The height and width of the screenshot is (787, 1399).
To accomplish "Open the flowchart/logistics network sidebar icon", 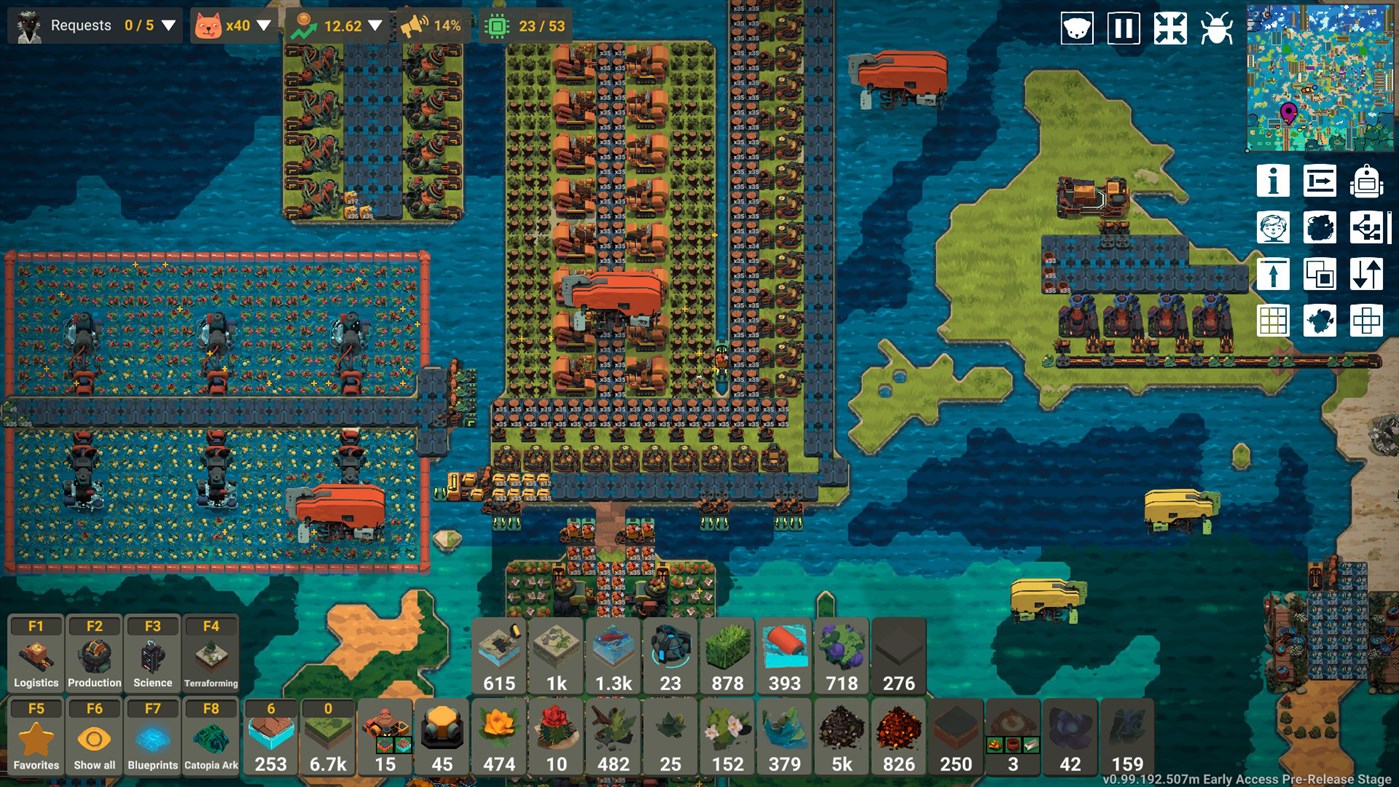I will point(1365,227).
